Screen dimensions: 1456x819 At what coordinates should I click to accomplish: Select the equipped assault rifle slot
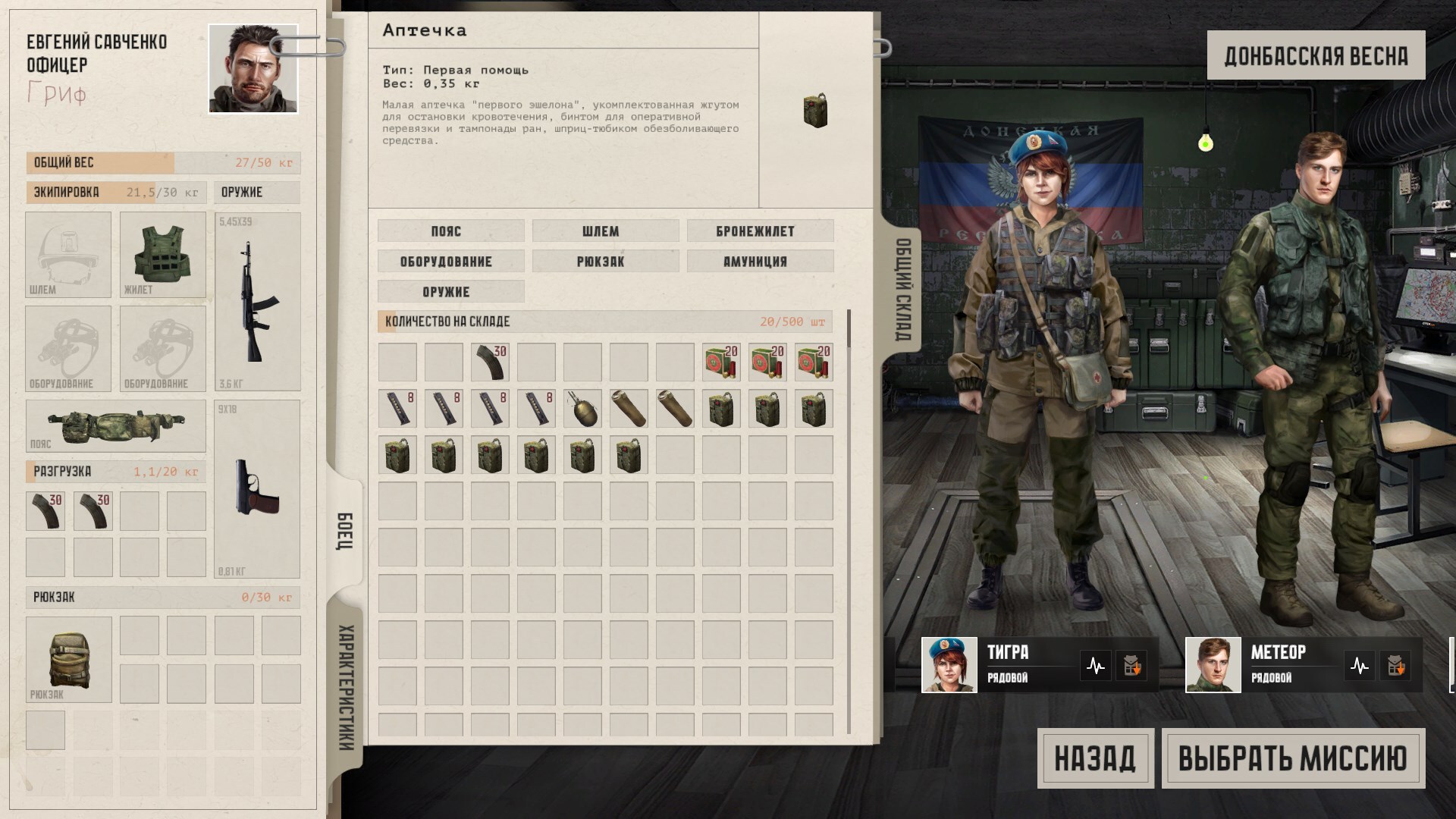257,301
